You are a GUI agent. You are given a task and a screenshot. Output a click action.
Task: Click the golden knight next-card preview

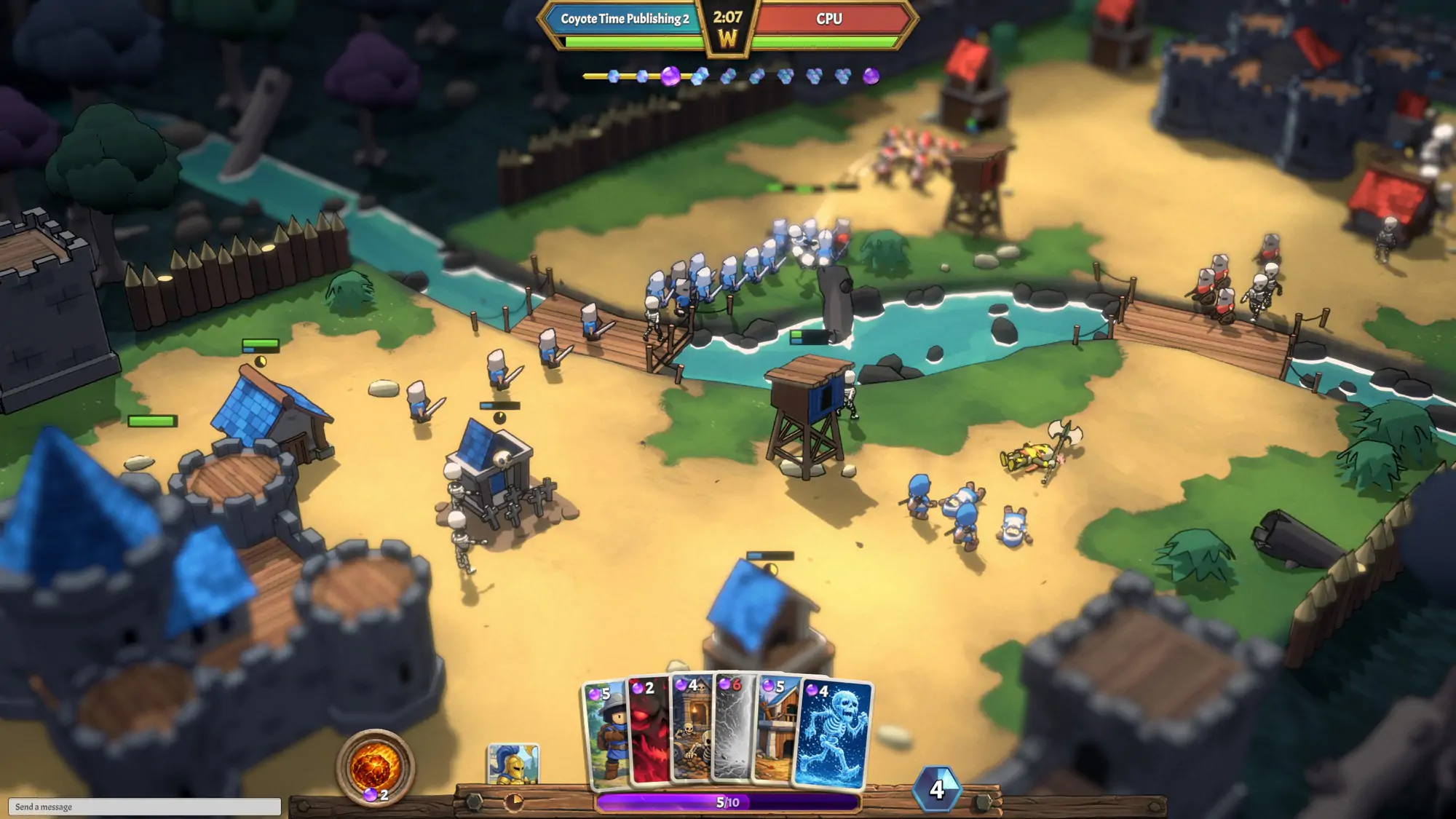(513, 764)
